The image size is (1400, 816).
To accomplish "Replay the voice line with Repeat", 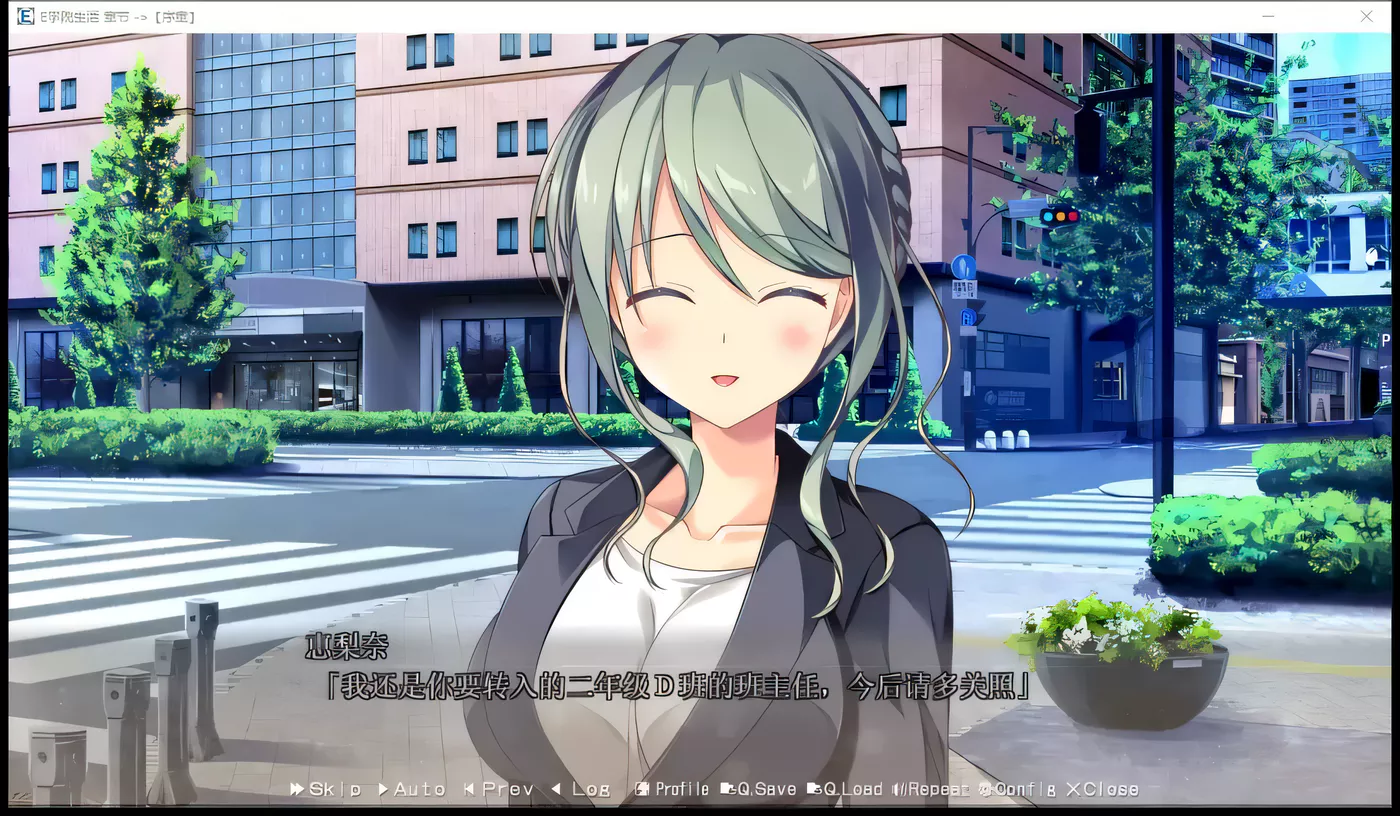I will (x=932, y=789).
